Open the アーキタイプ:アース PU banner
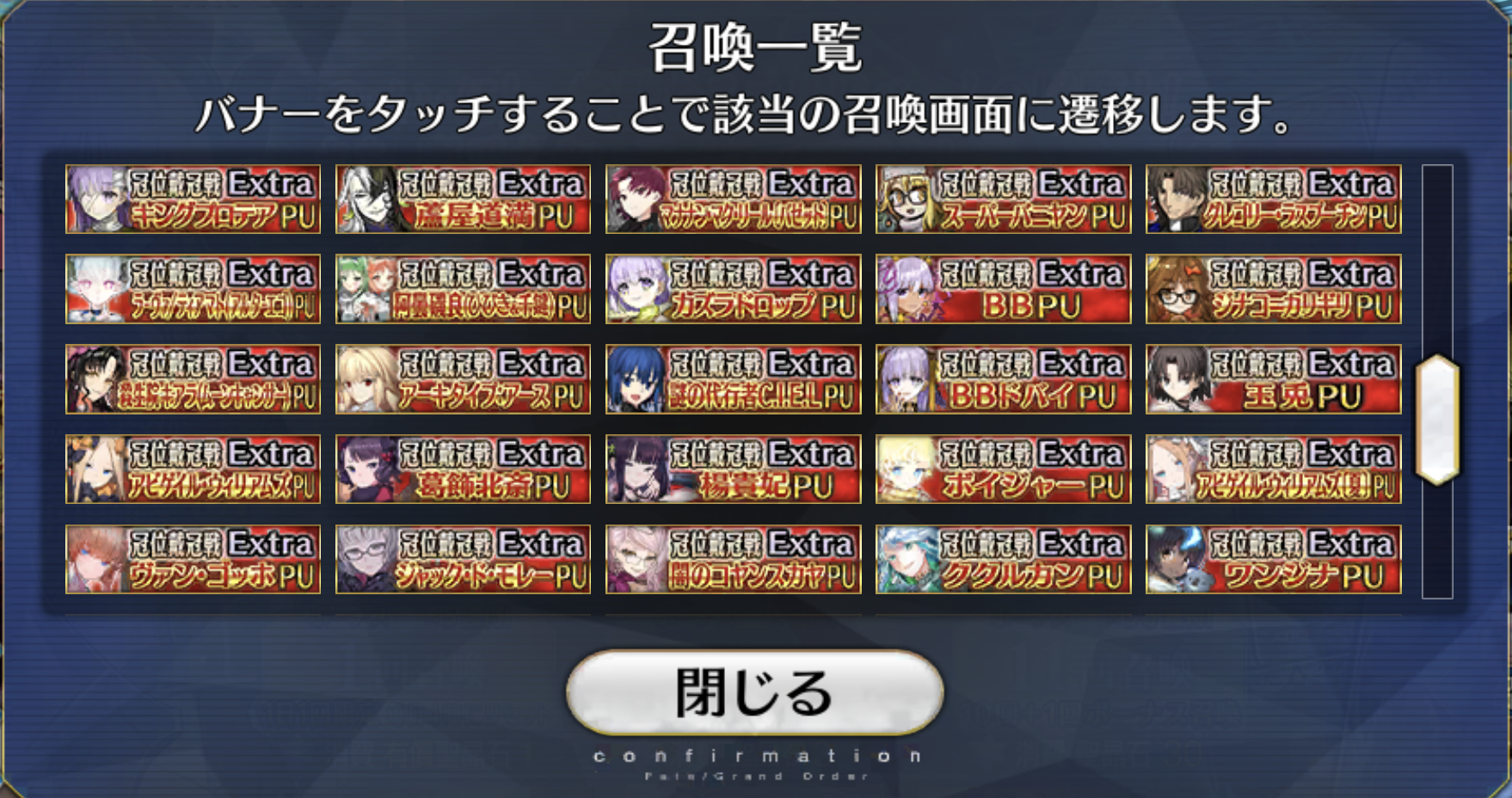1512x798 pixels. (463, 379)
